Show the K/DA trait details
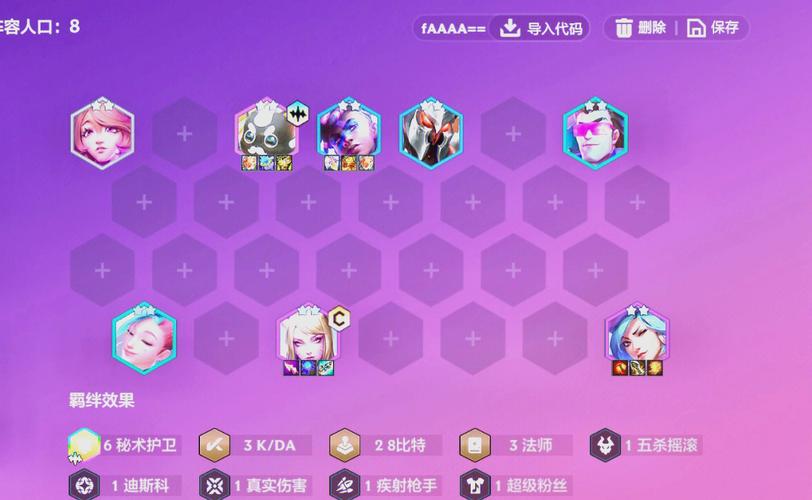 [x=255, y=445]
